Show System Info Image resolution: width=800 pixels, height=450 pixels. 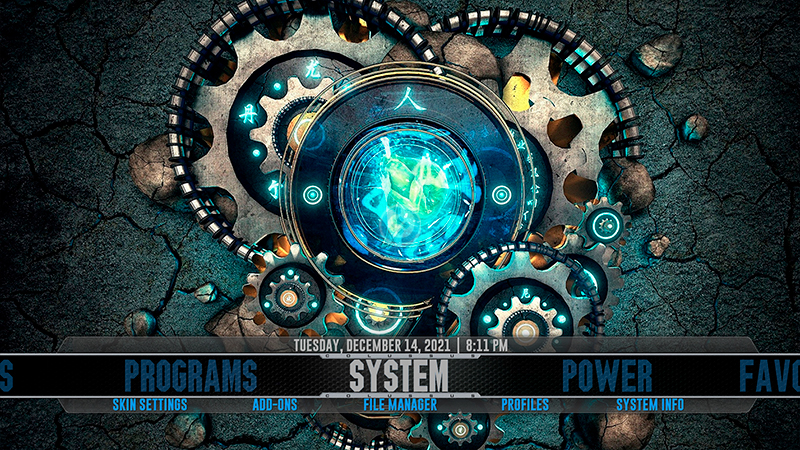tap(650, 405)
